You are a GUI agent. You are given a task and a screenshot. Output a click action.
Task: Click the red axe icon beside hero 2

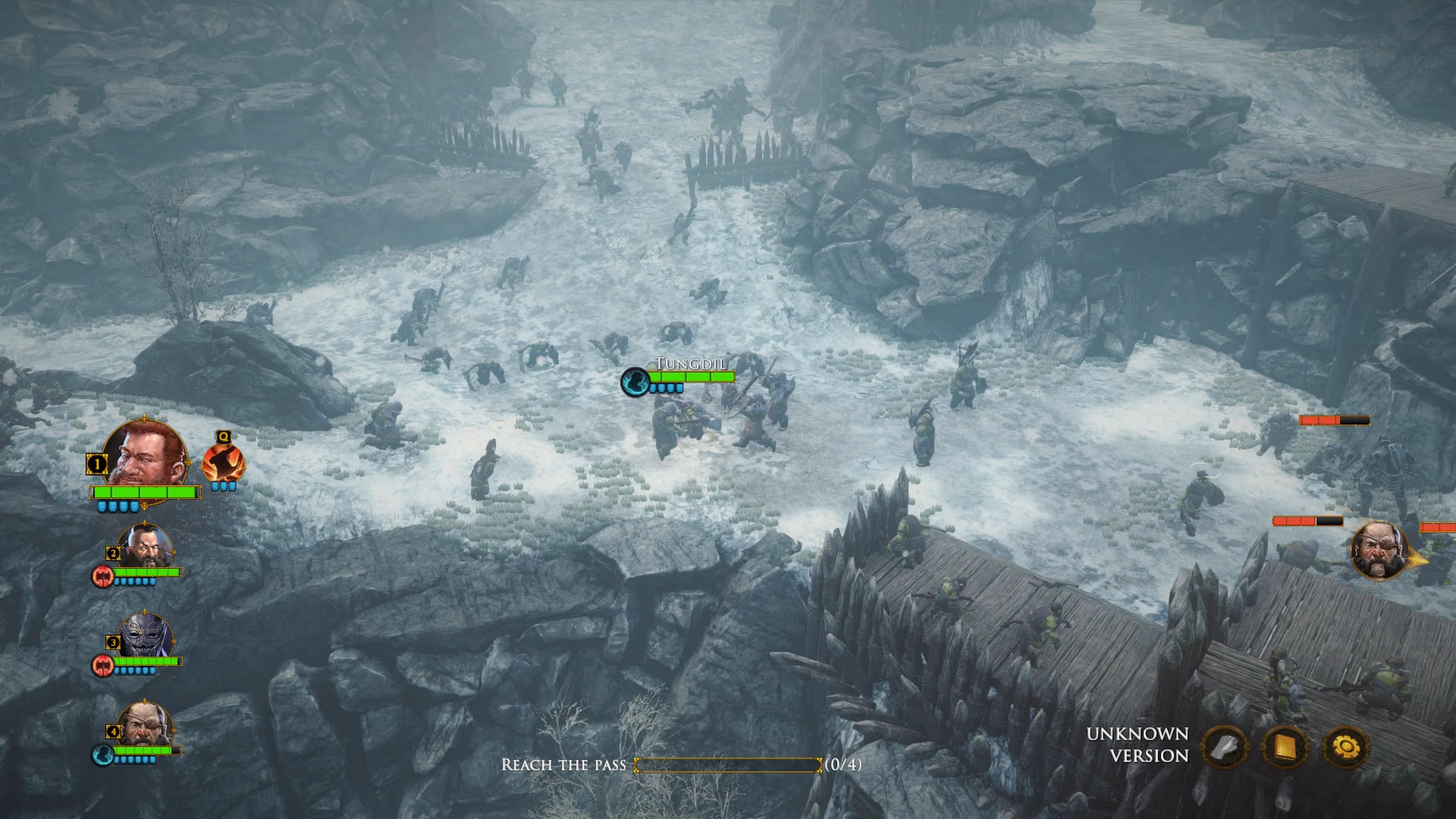[102, 576]
